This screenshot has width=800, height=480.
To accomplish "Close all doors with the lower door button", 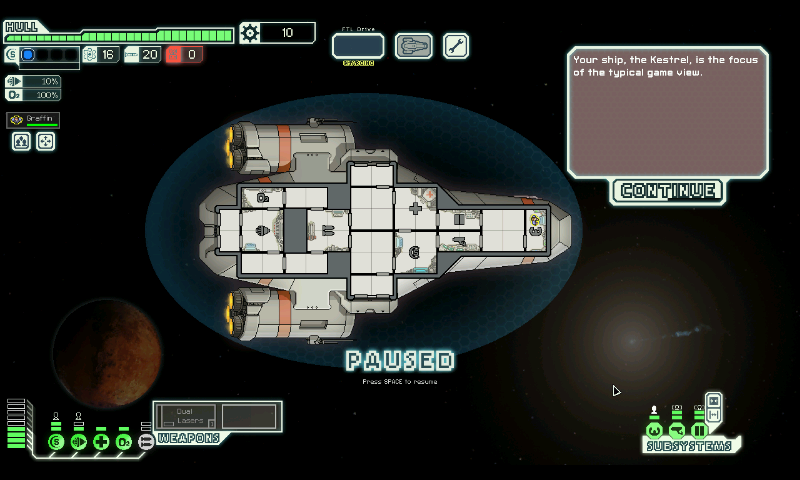I will tap(713, 415).
